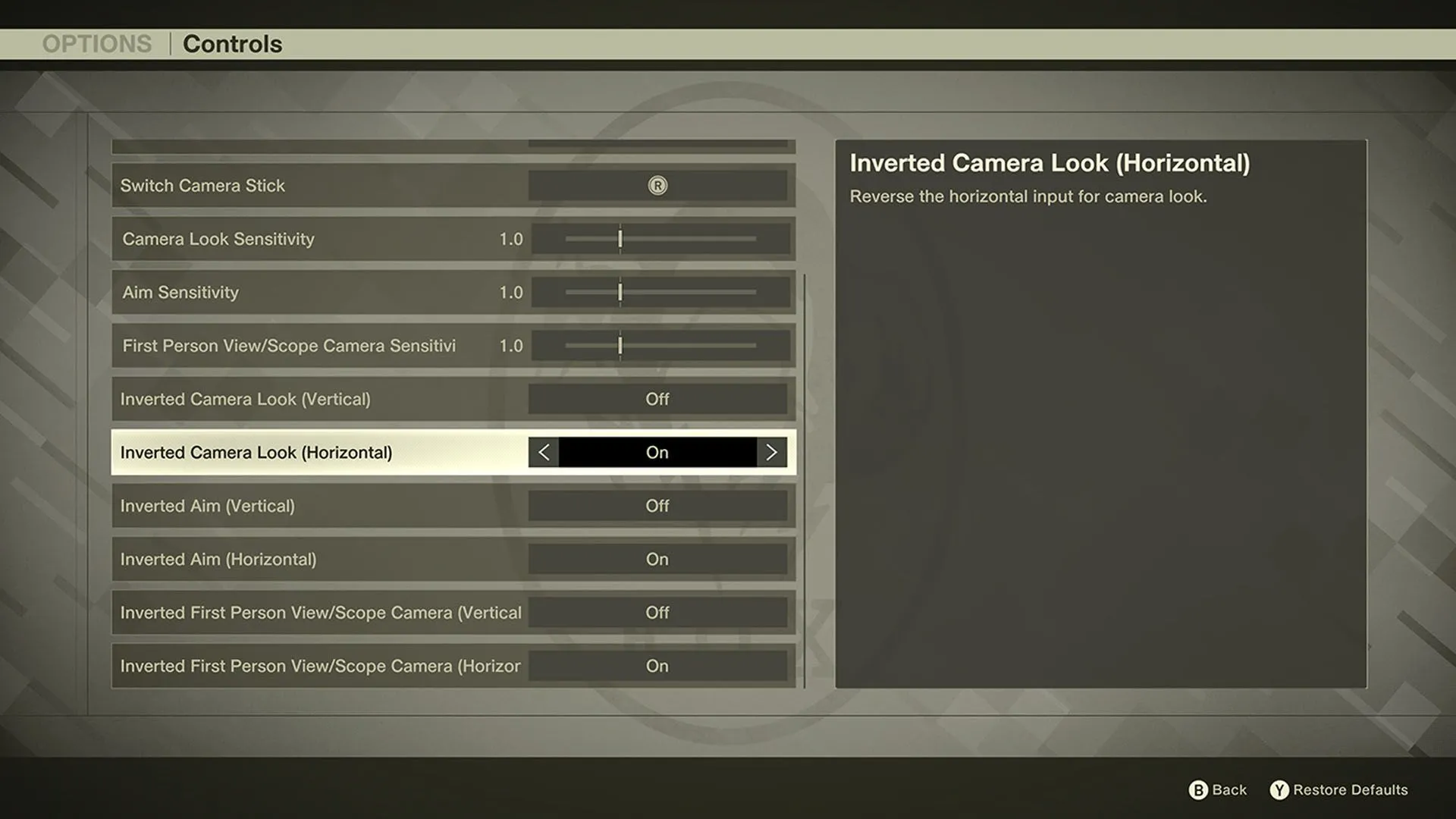Screen dimensions: 1456x819
Task: Click the B Back button icon
Action: 1199,789
